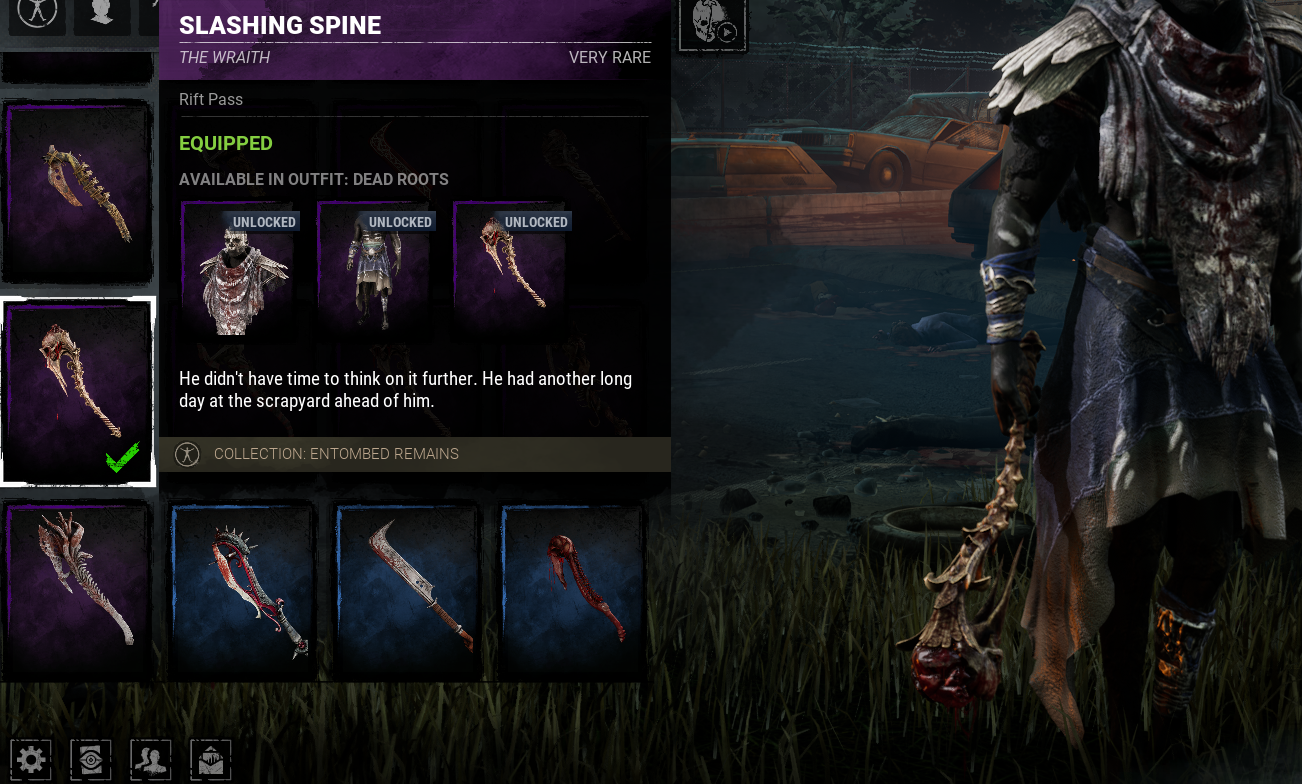The height and width of the screenshot is (784, 1302).
Task: Open the envelope inbox icon
Action: click(x=211, y=760)
